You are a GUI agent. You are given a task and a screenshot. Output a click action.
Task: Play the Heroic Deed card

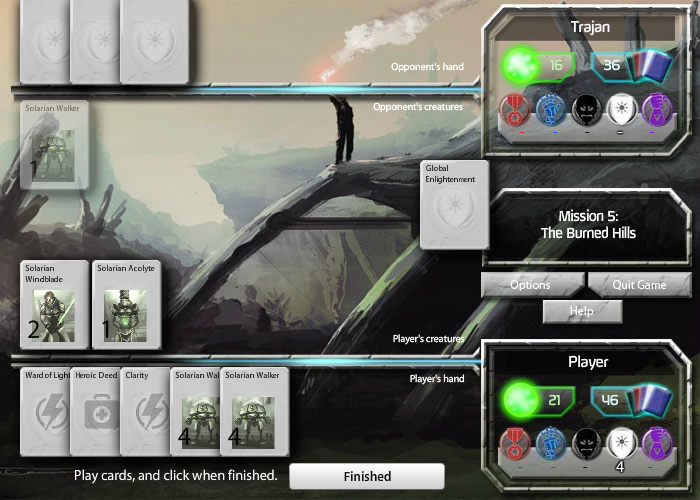tap(95, 411)
